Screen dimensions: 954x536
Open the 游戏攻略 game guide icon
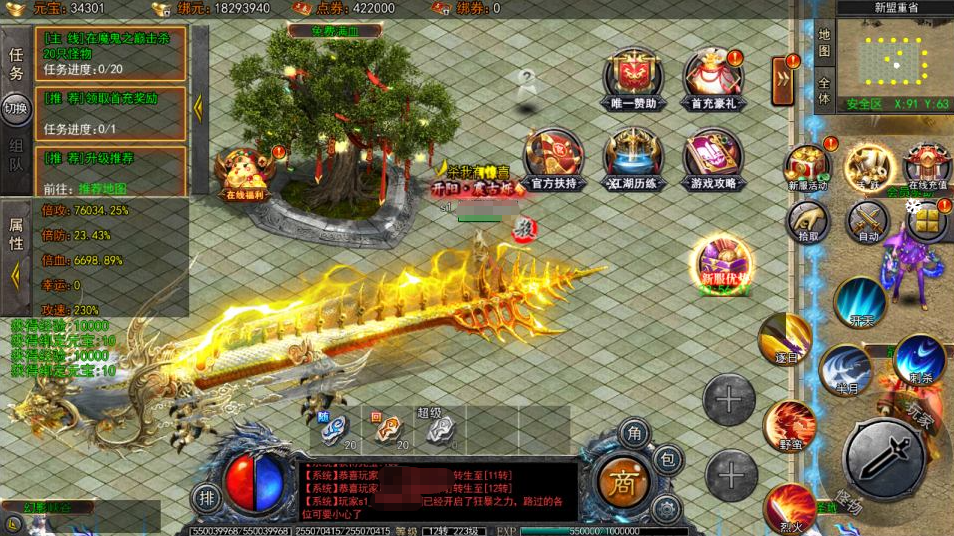[713, 159]
